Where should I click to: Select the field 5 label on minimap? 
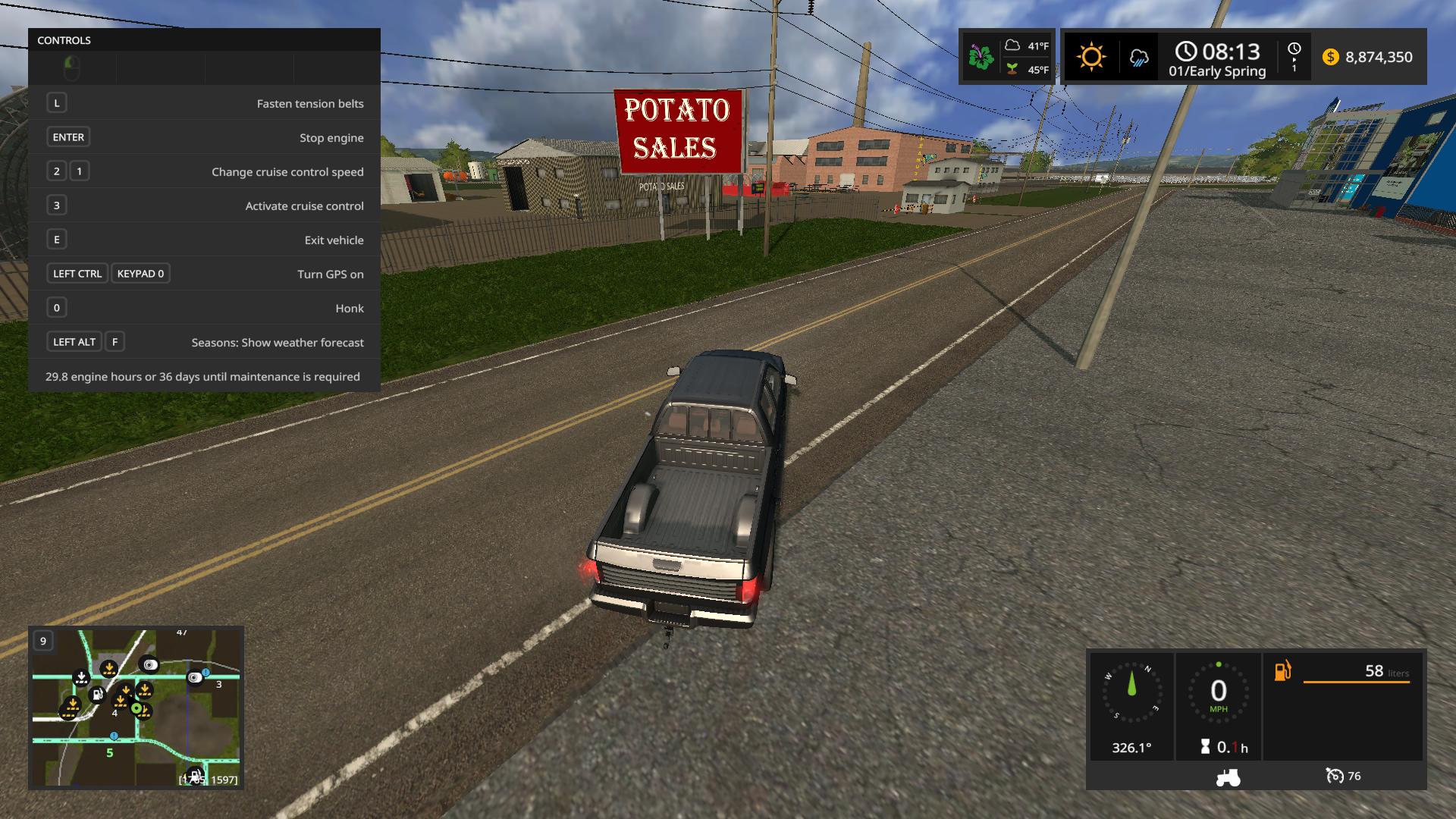(110, 753)
